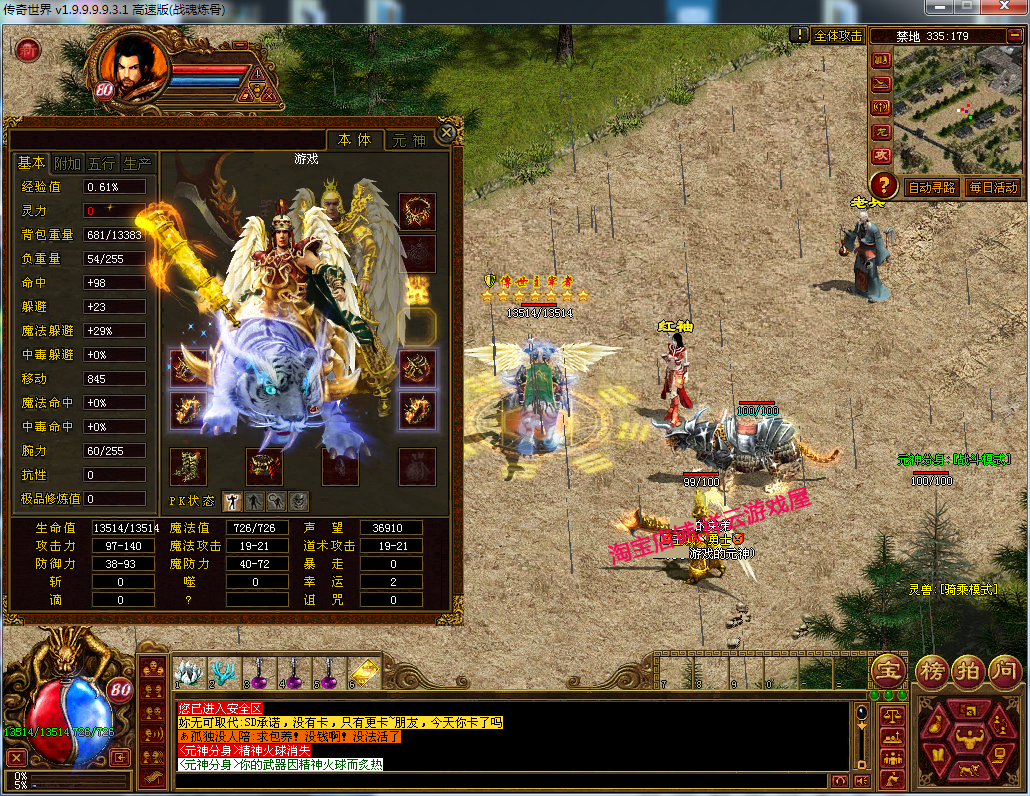Show the 生产 tab
Screen dimensions: 1030x796
pyautogui.click(x=136, y=163)
